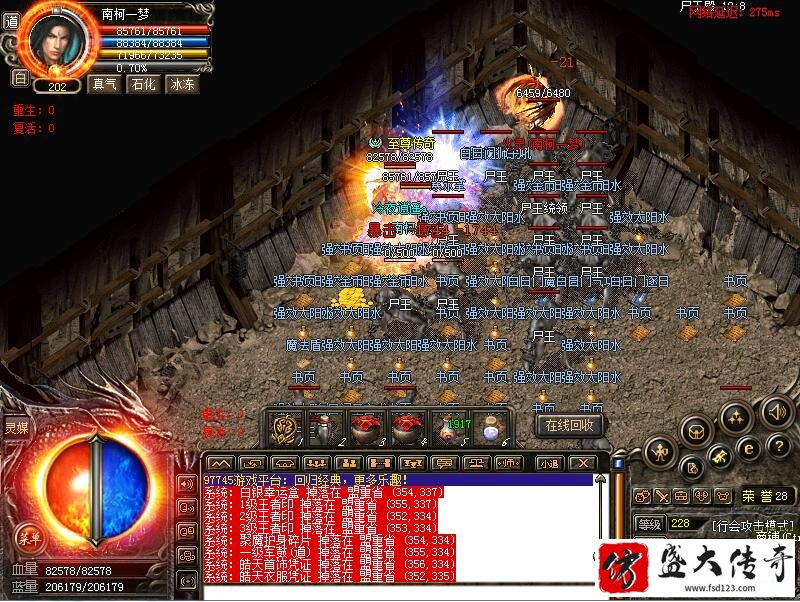This screenshot has width=800, height=602.
Task: Select the 真气 button under the portrait
Action: pos(103,84)
